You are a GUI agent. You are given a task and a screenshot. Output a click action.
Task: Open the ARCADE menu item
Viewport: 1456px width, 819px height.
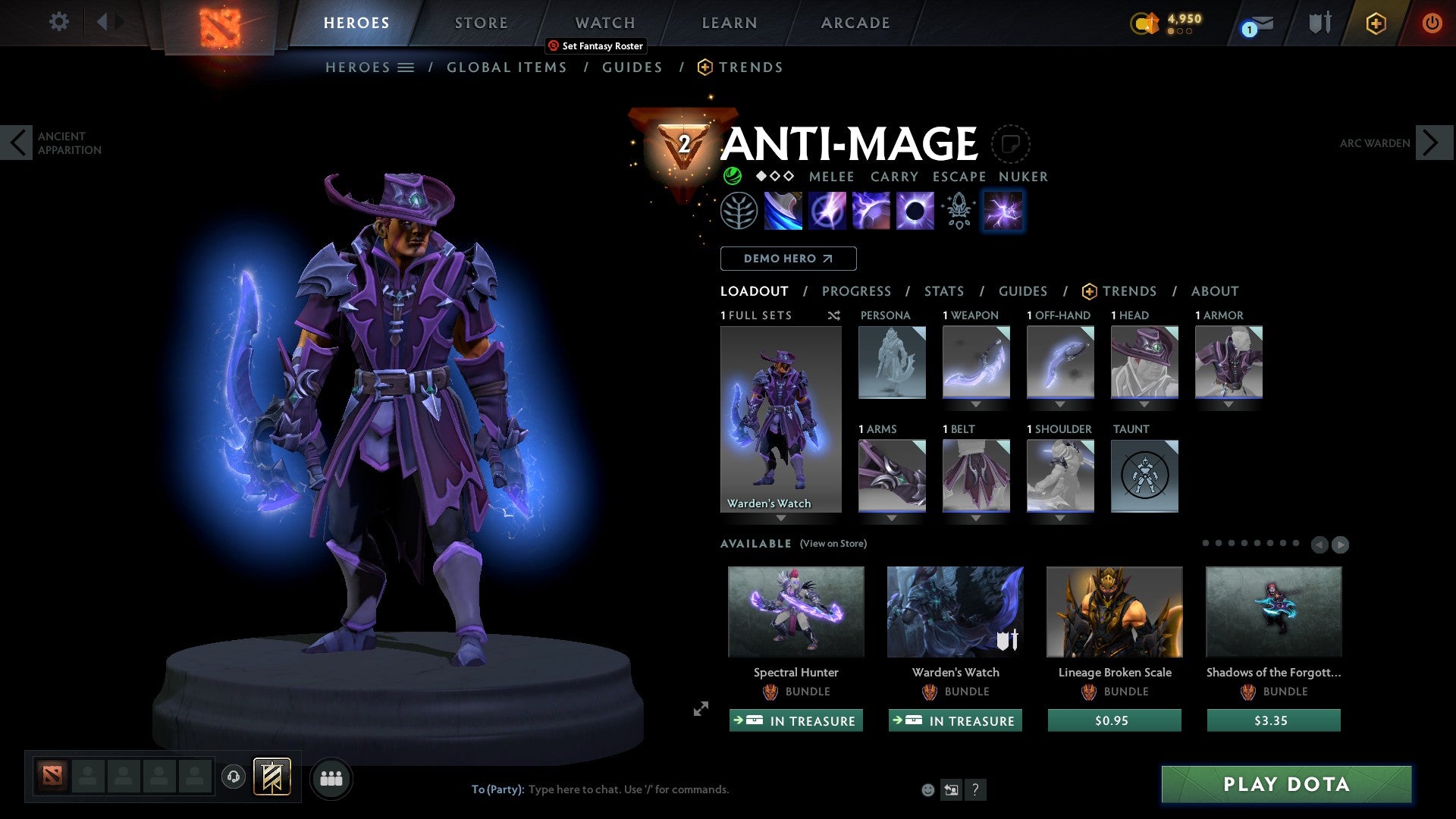point(855,22)
